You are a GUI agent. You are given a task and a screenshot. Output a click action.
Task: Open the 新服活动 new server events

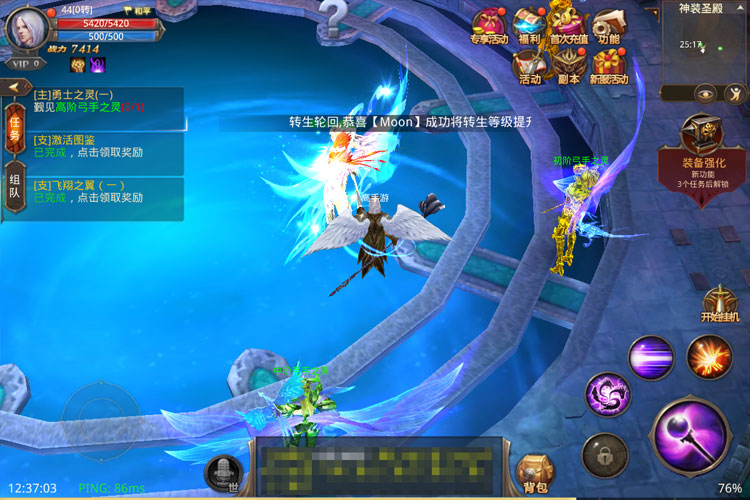tap(608, 68)
